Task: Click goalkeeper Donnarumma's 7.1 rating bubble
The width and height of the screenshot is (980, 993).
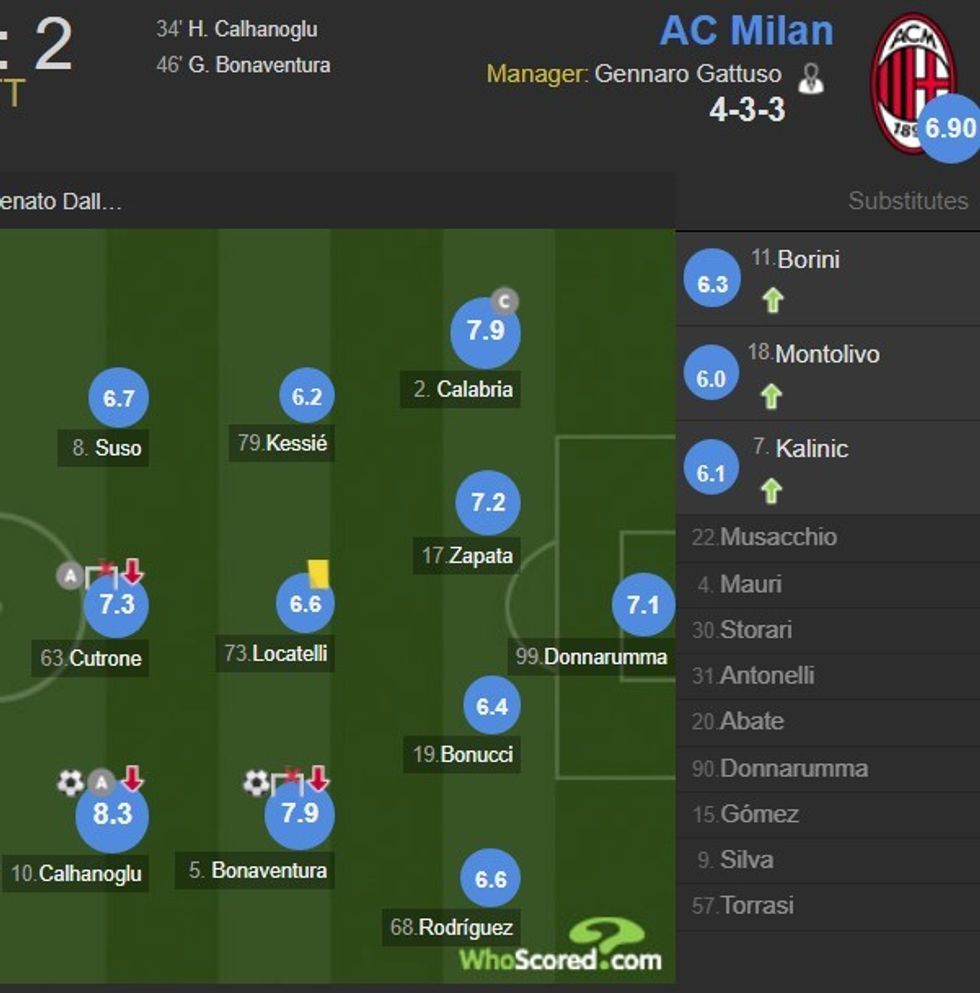Action: tap(643, 605)
